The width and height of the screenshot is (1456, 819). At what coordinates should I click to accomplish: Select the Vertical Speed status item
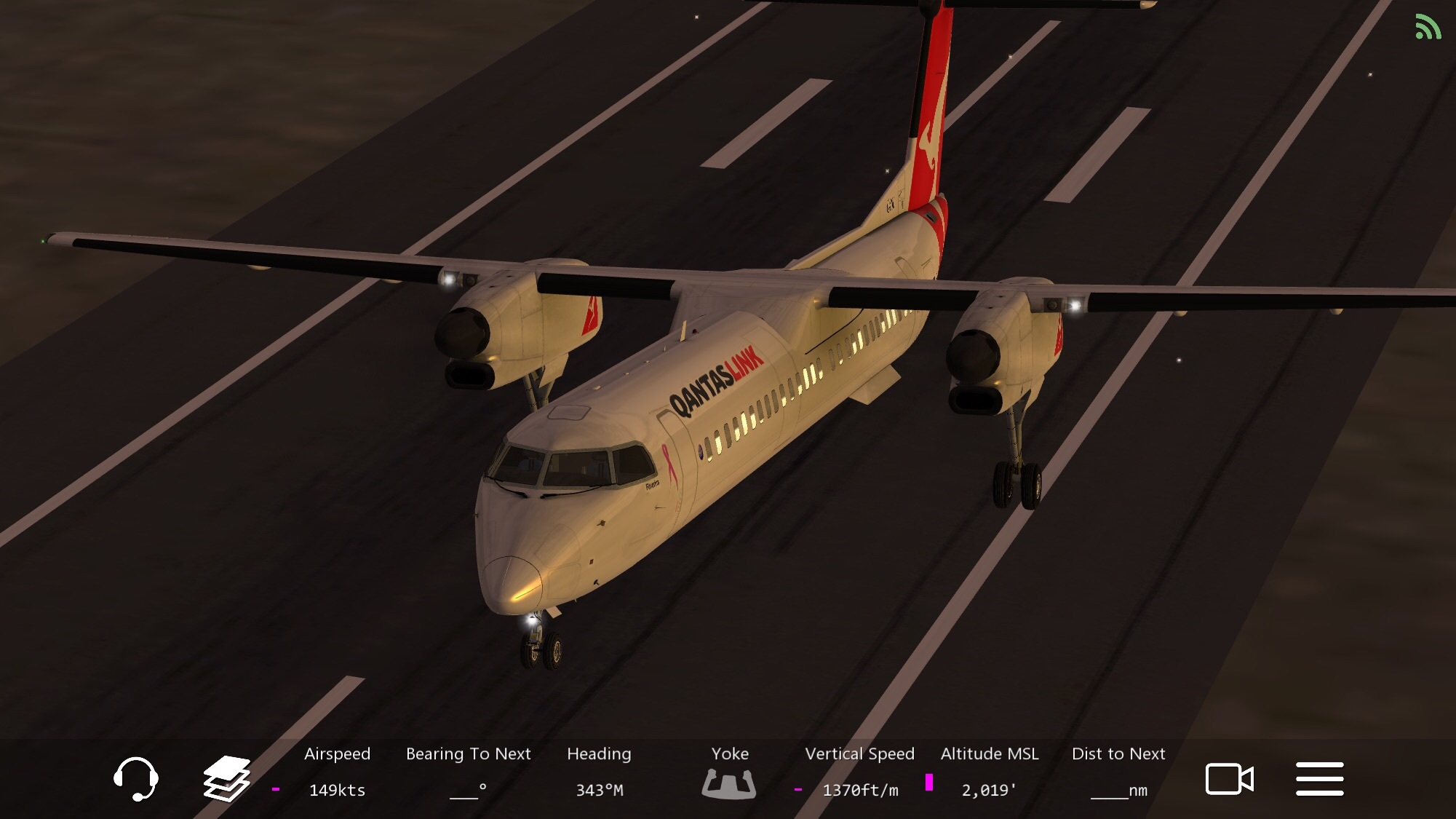[x=859, y=773]
